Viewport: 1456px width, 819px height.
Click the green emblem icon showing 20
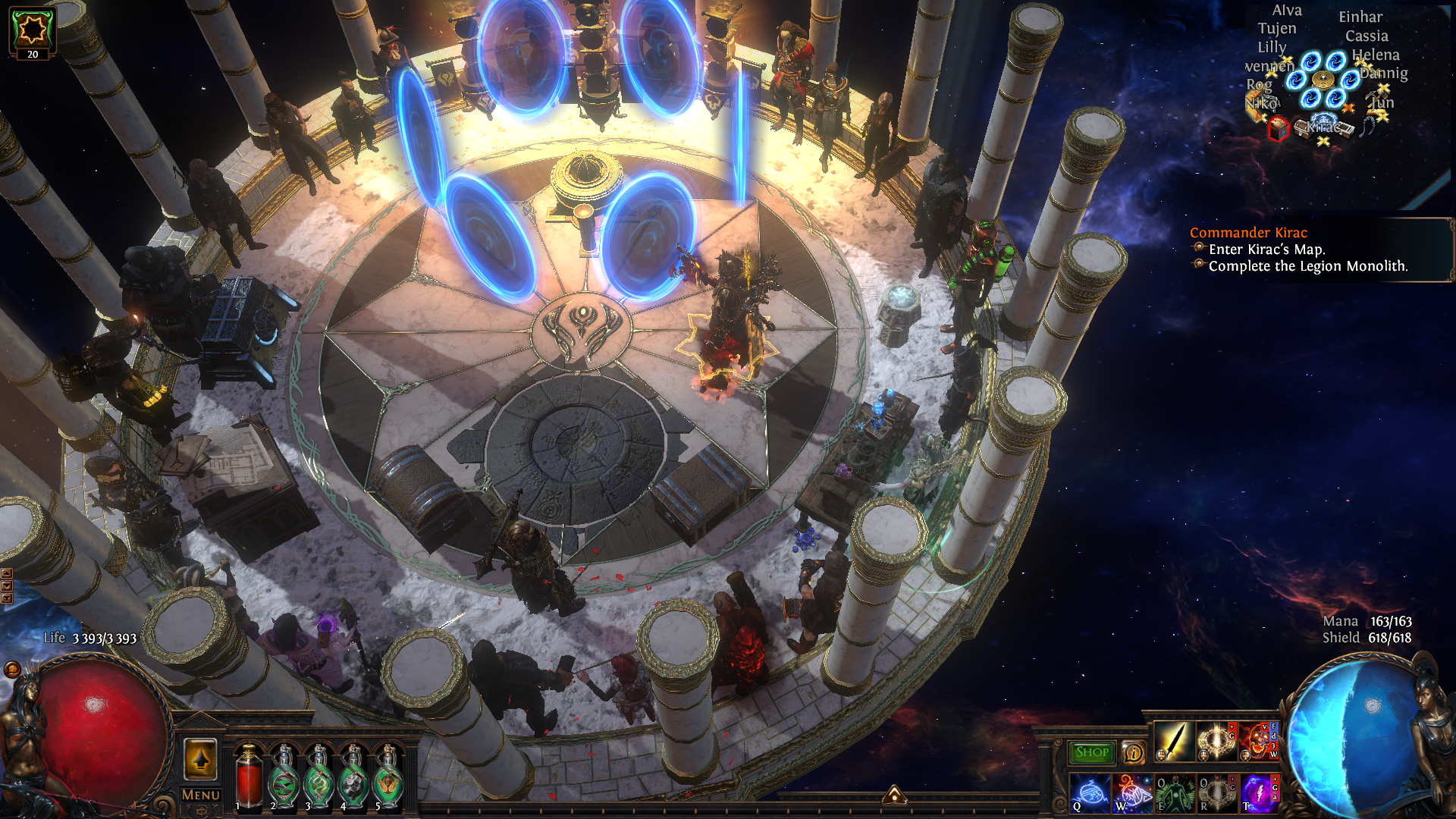coord(32,31)
